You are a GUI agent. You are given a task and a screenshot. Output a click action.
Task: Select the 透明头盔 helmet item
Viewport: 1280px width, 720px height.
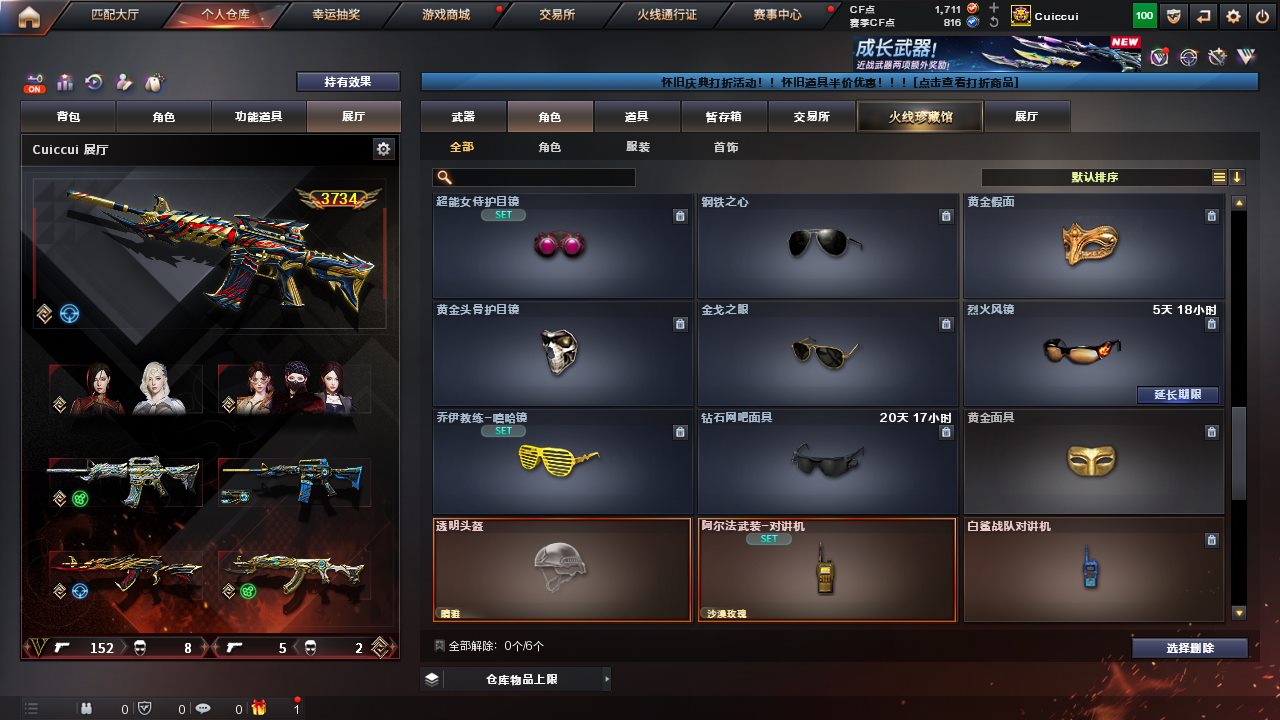click(561, 569)
